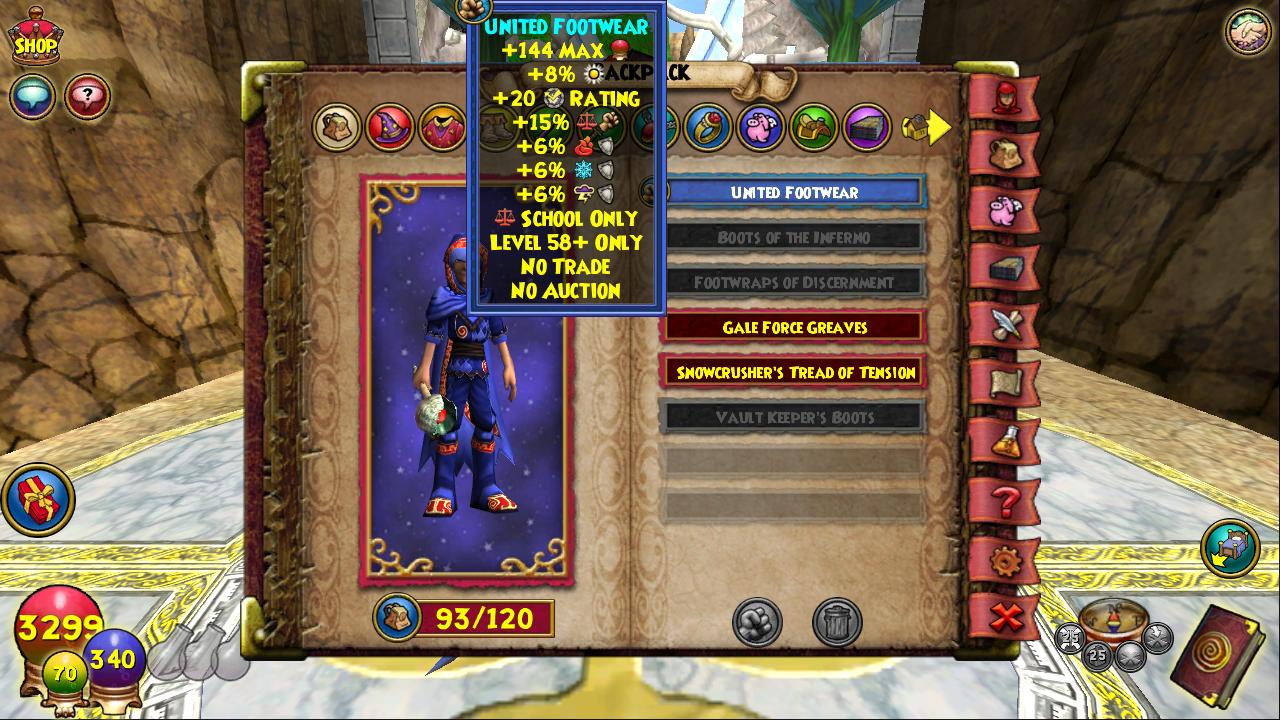Open the Crown Shop

click(x=35, y=39)
